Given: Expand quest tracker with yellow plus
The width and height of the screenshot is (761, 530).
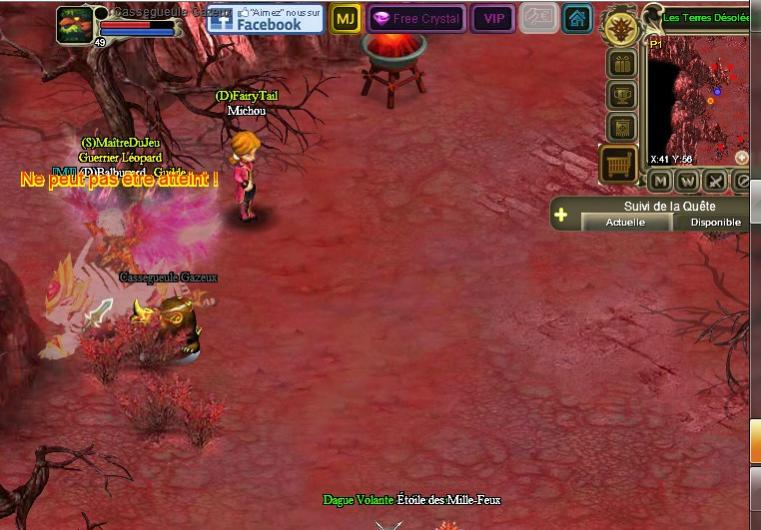Looking at the screenshot, I should [x=561, y=214].
